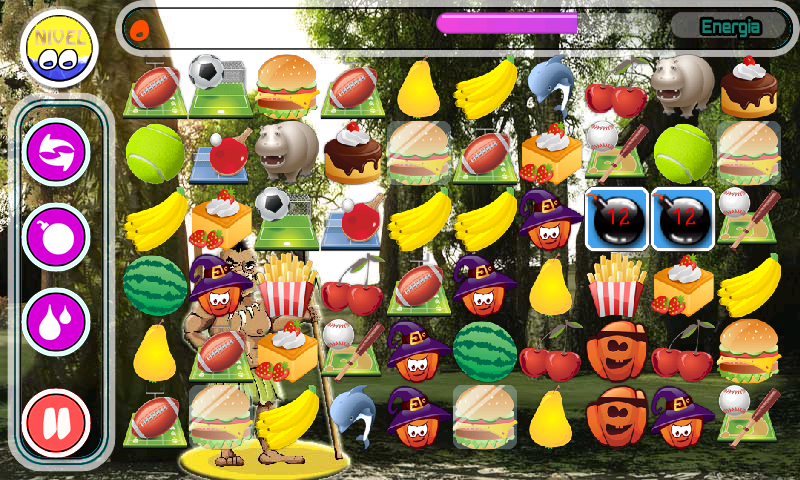Viewport: 800px width, 480px height.
Task: Activate the water drops power-up
Action: [x=57, y=322]
